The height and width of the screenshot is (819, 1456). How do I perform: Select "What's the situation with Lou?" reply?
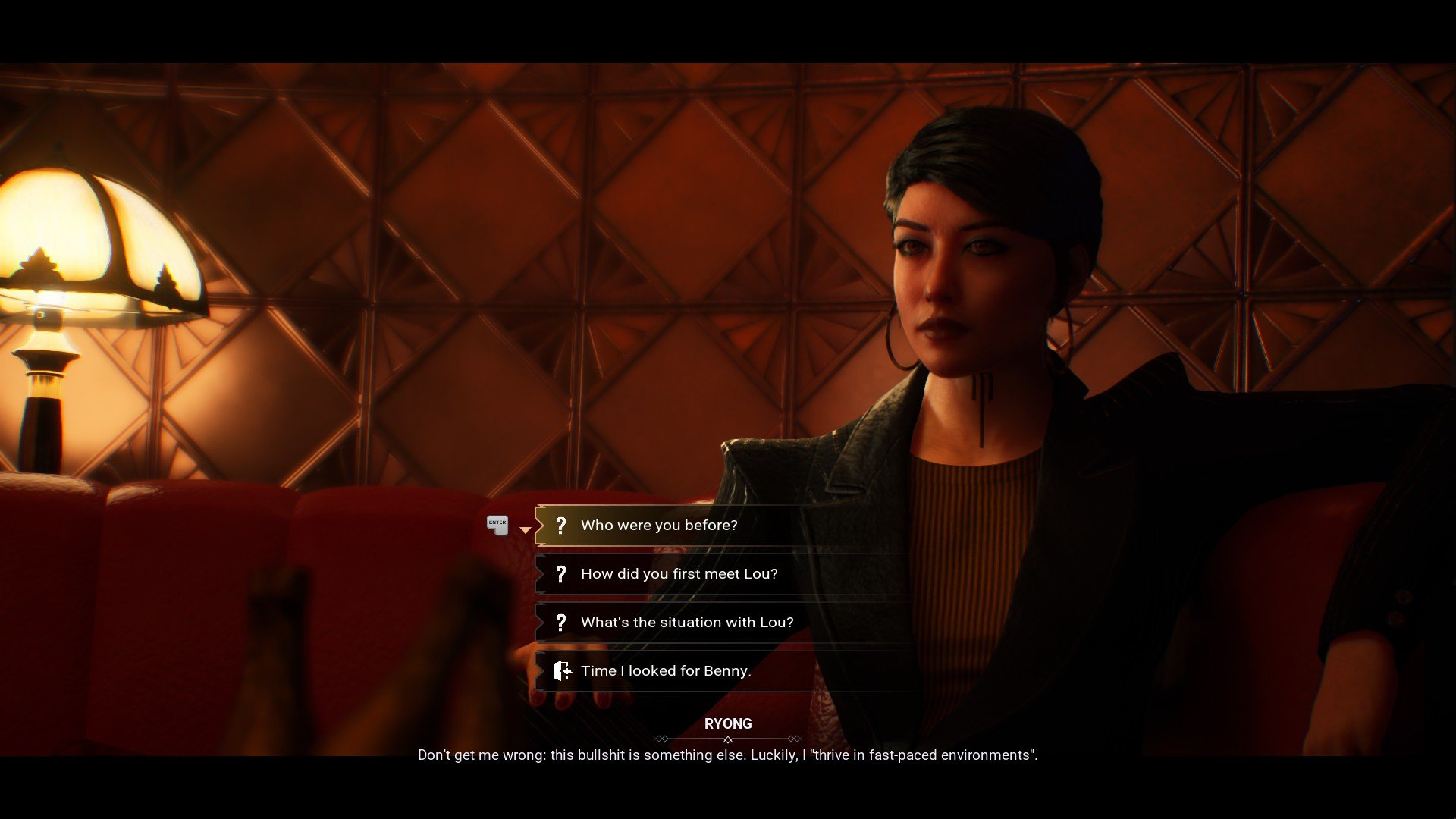pyautogui.click(x=686, y=623)
